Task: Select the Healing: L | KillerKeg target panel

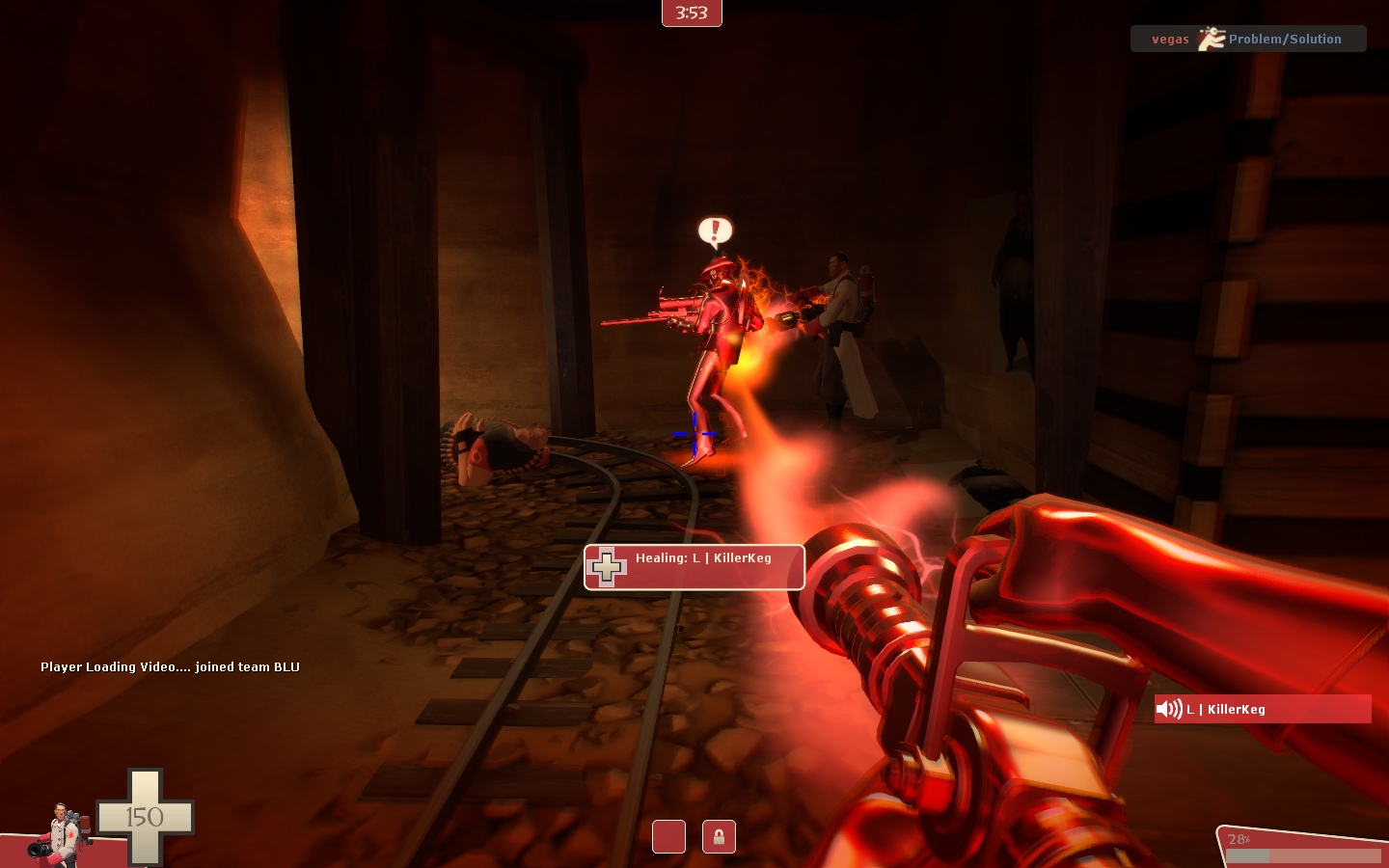Action: coord(694,567)
